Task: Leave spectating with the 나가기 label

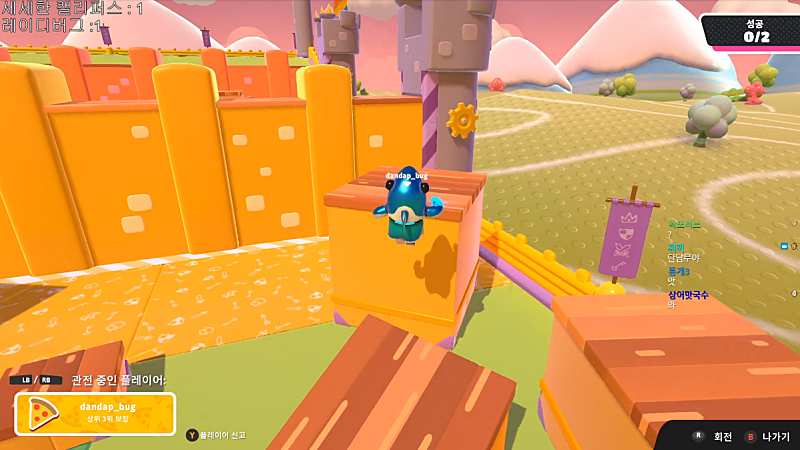Action: click(x=775, y=437)
